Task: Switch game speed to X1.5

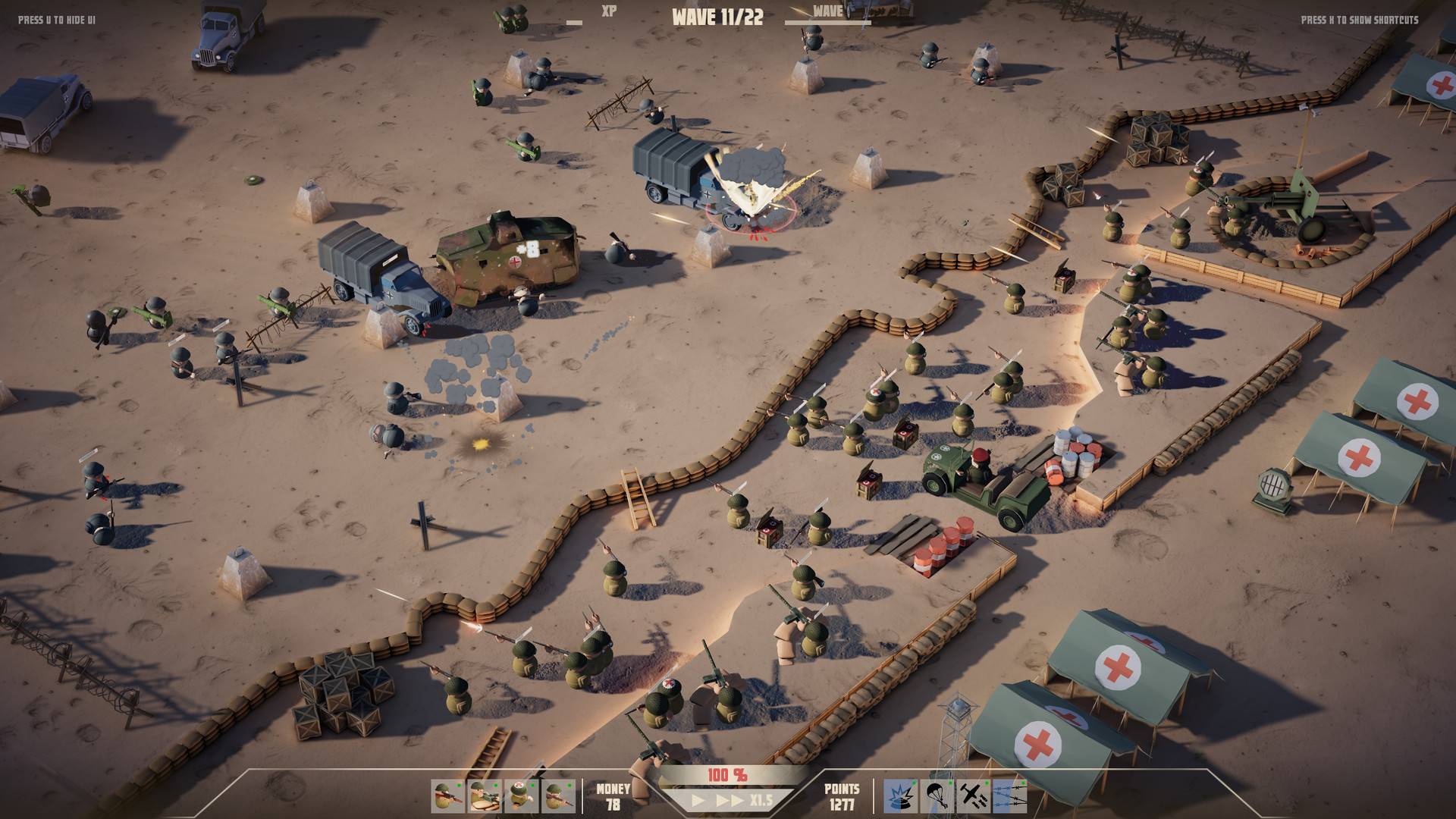Action: pos(761,801)
